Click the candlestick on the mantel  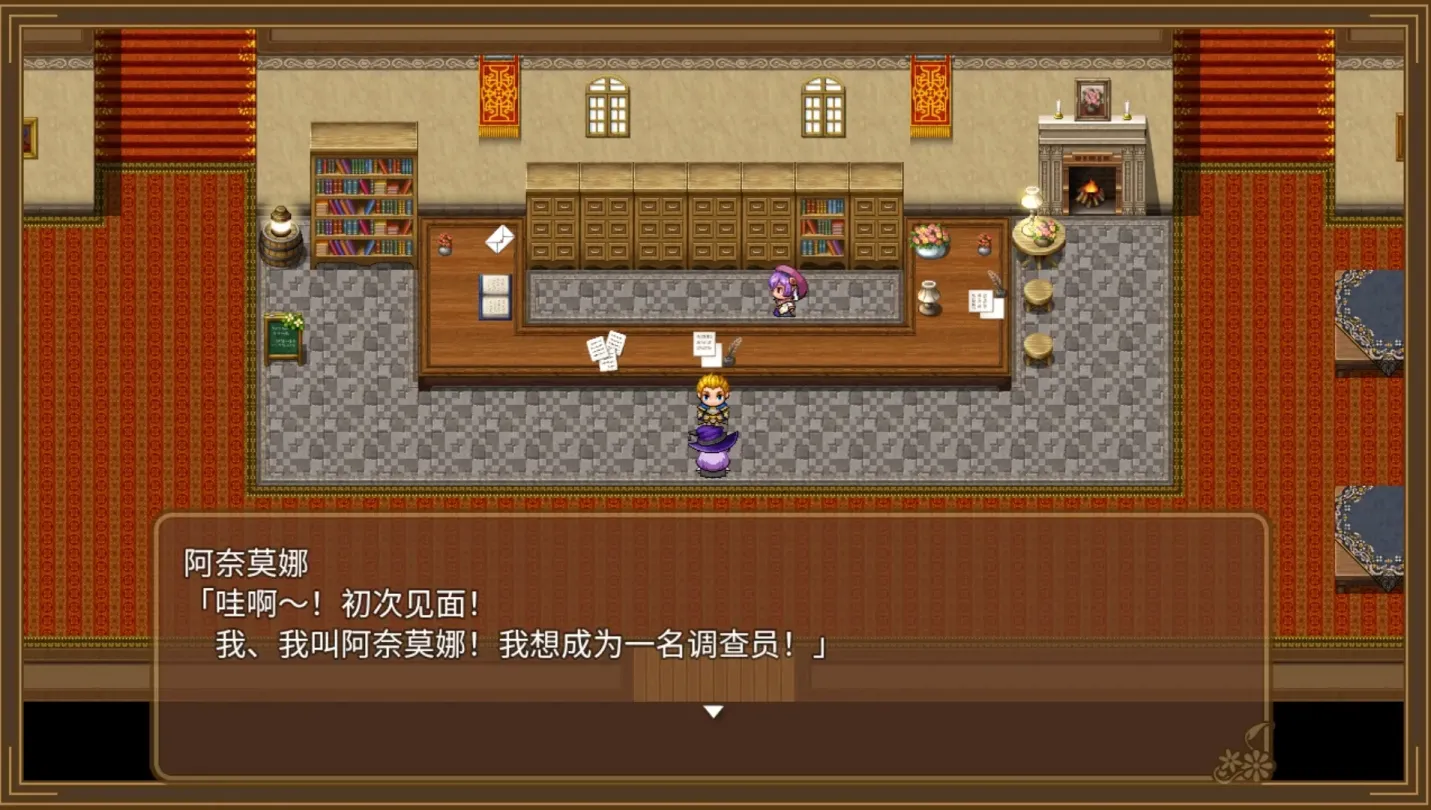pos(1058,106)
